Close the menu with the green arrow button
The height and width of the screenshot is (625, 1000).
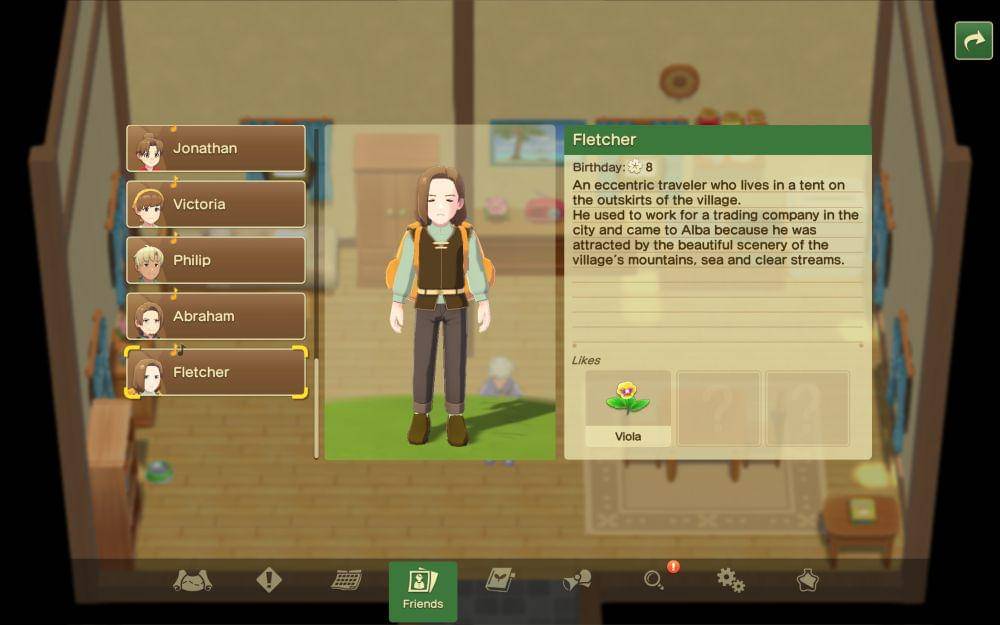(973, 41)
